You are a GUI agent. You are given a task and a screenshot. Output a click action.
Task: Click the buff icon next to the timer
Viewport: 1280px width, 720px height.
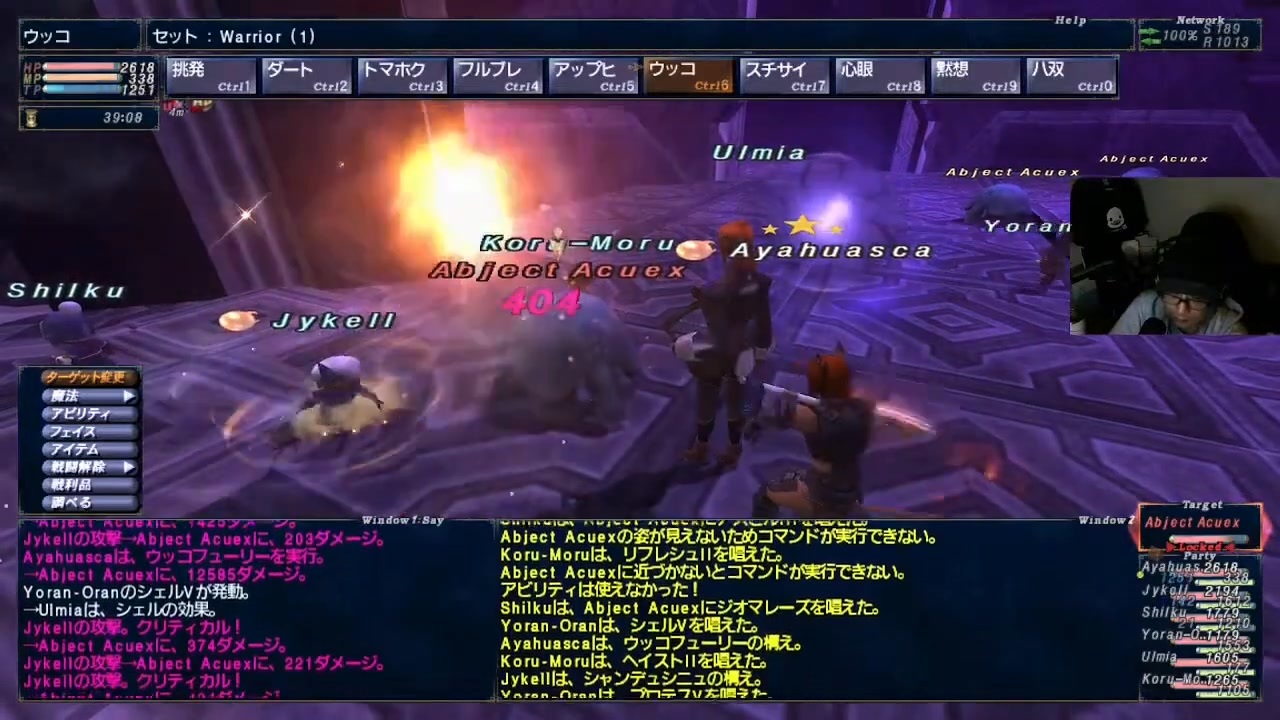[175, 105]
